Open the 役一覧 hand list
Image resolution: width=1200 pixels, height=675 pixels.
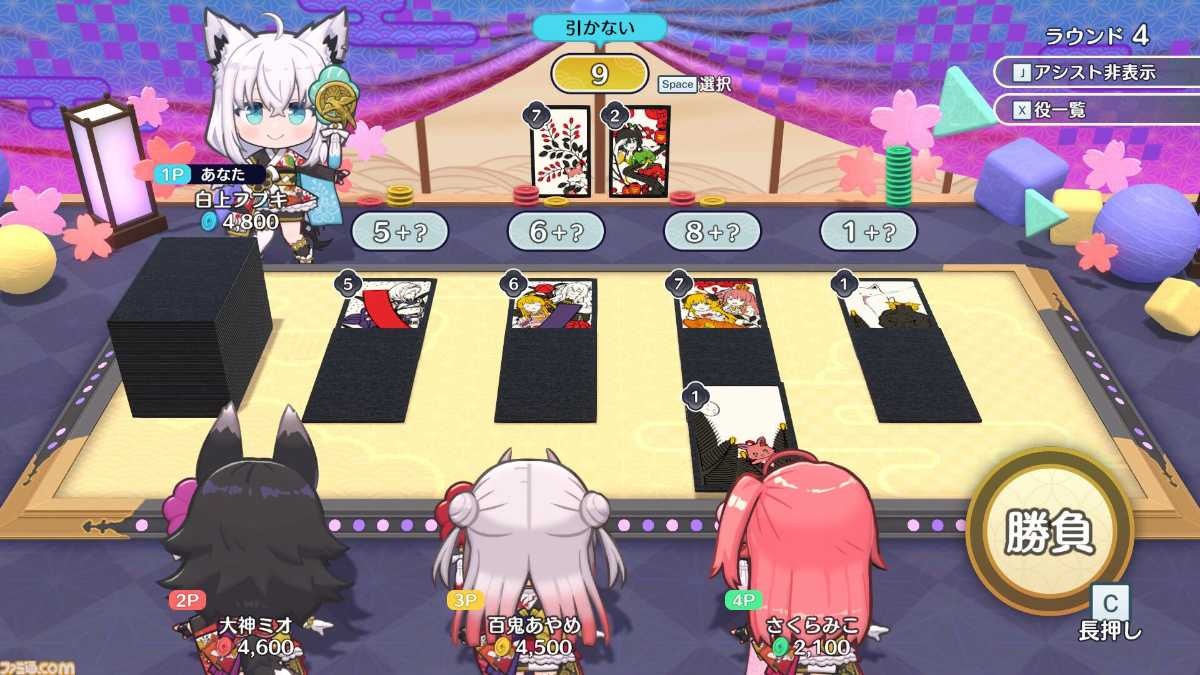tap(1097, 110)
